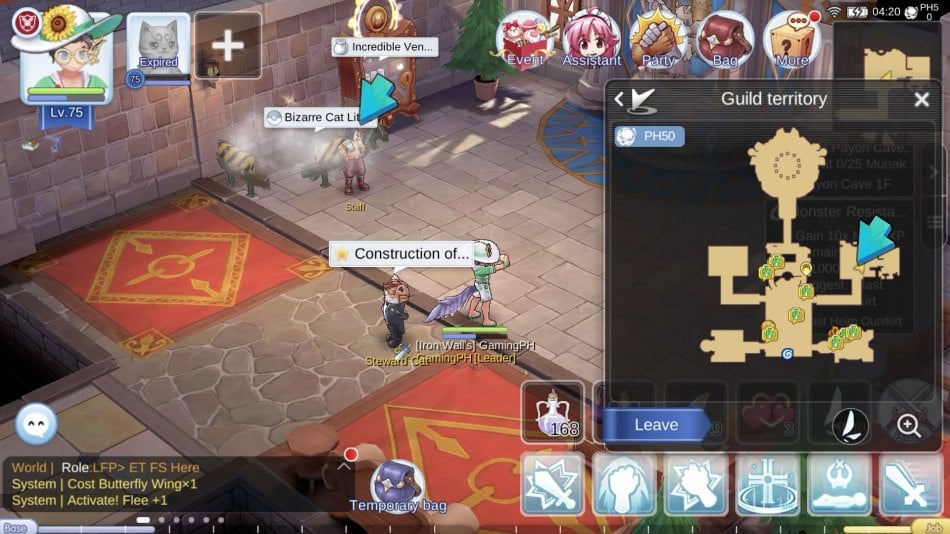950x534 pixels.
Task: Open the Assistant menu
Action: [x=591, y=42]
